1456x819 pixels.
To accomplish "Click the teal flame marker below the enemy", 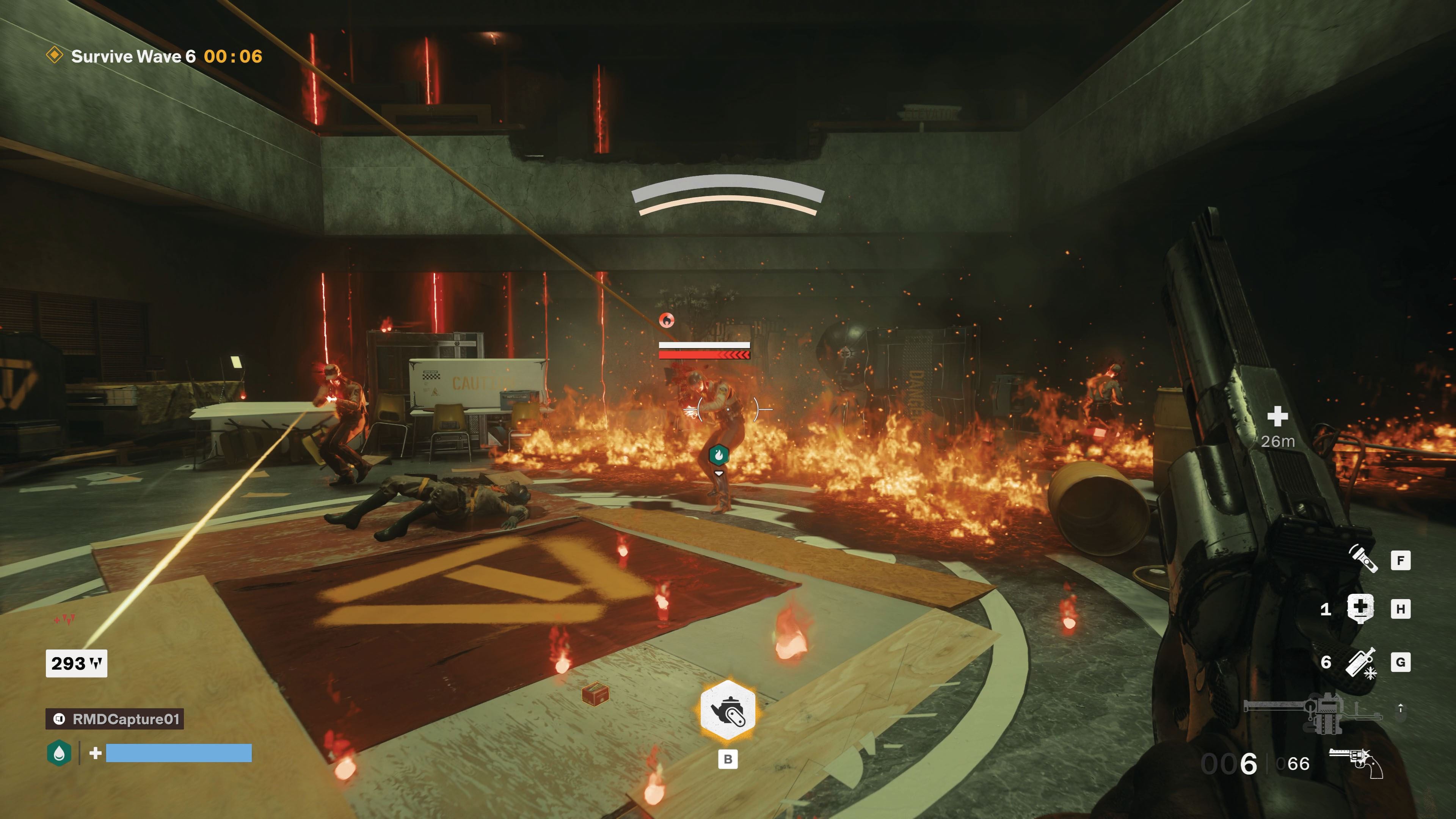I will pyautogui.click(x=718, y=455).
